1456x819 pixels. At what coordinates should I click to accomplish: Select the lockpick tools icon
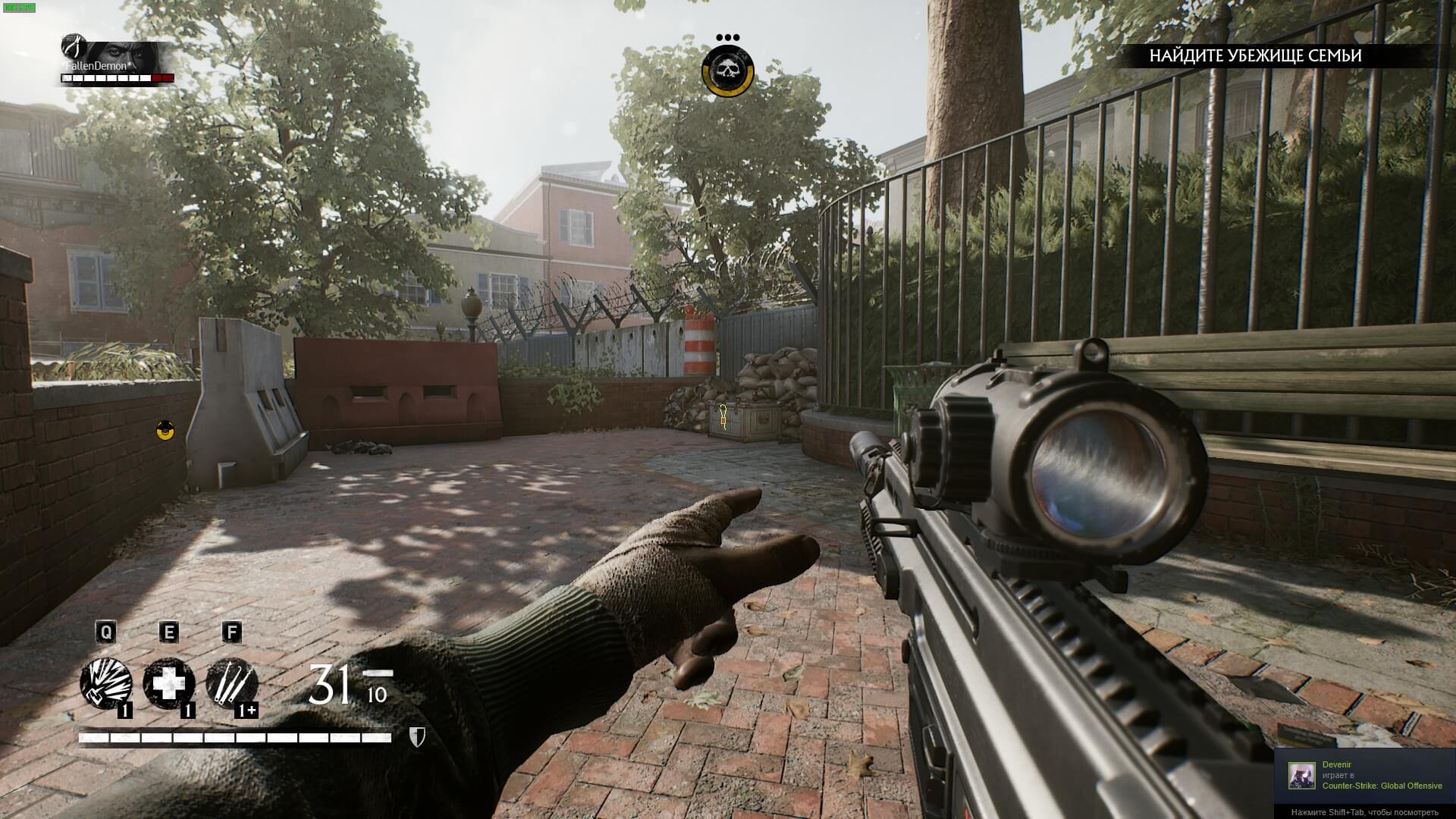[x=231, y=684]
